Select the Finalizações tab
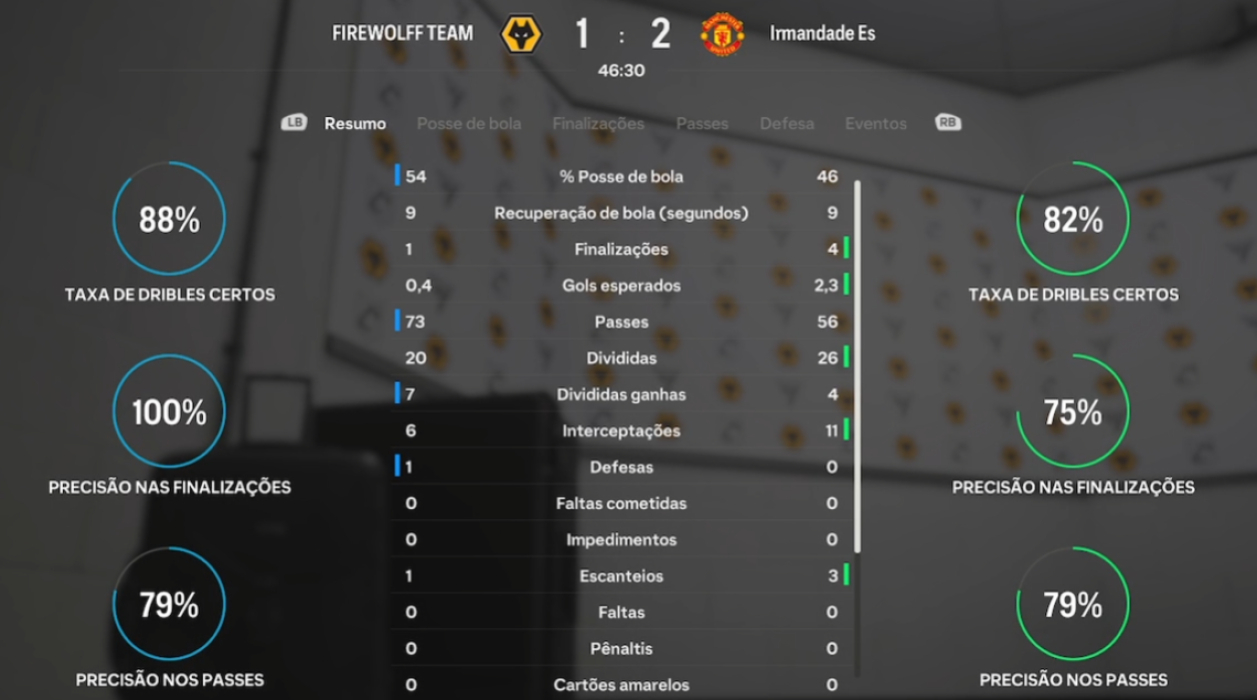This screenshot has height=700, width=1257. (598, 124)
